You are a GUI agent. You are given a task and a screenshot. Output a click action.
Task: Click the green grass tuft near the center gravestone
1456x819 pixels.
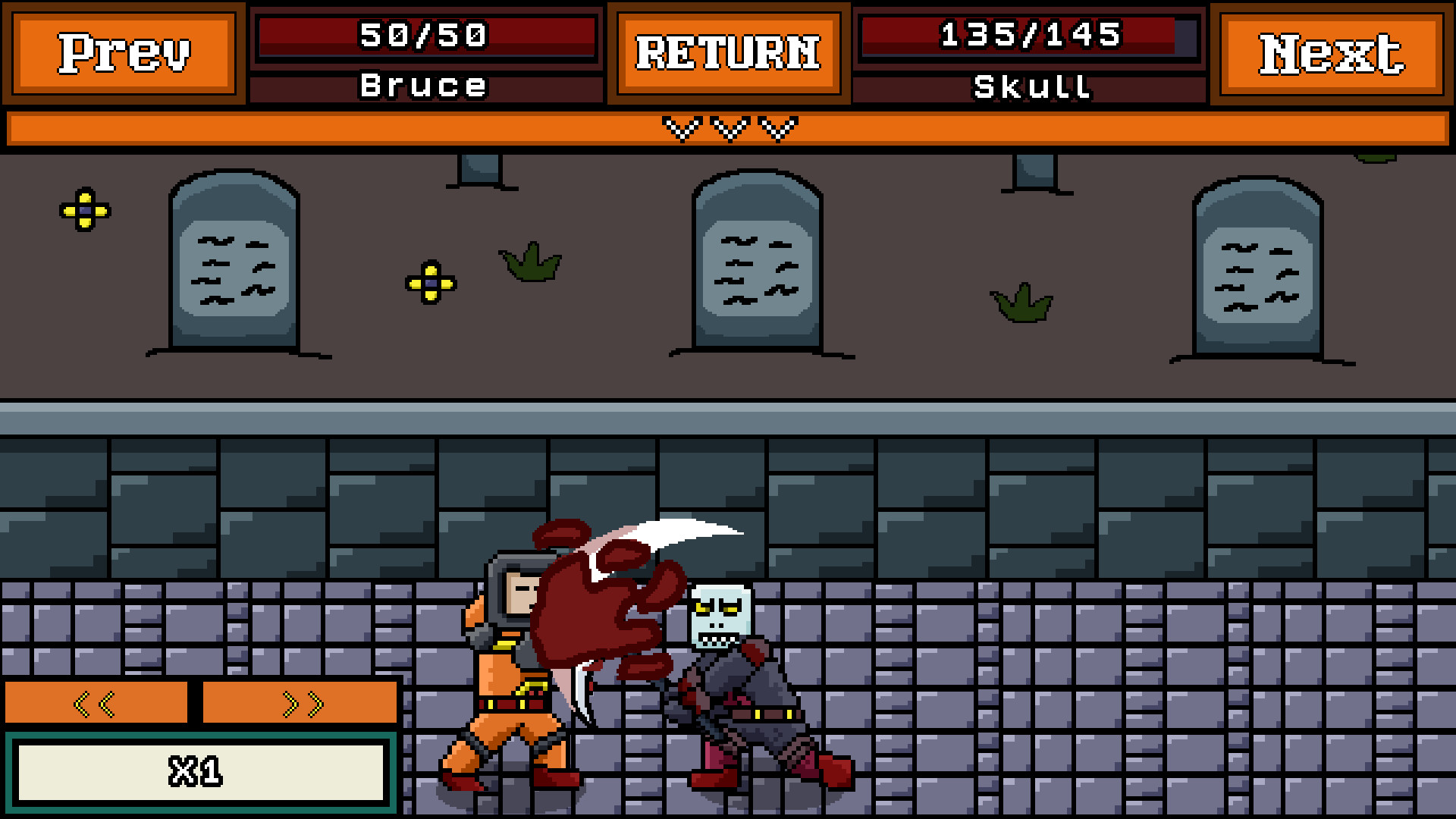[531, 265]
